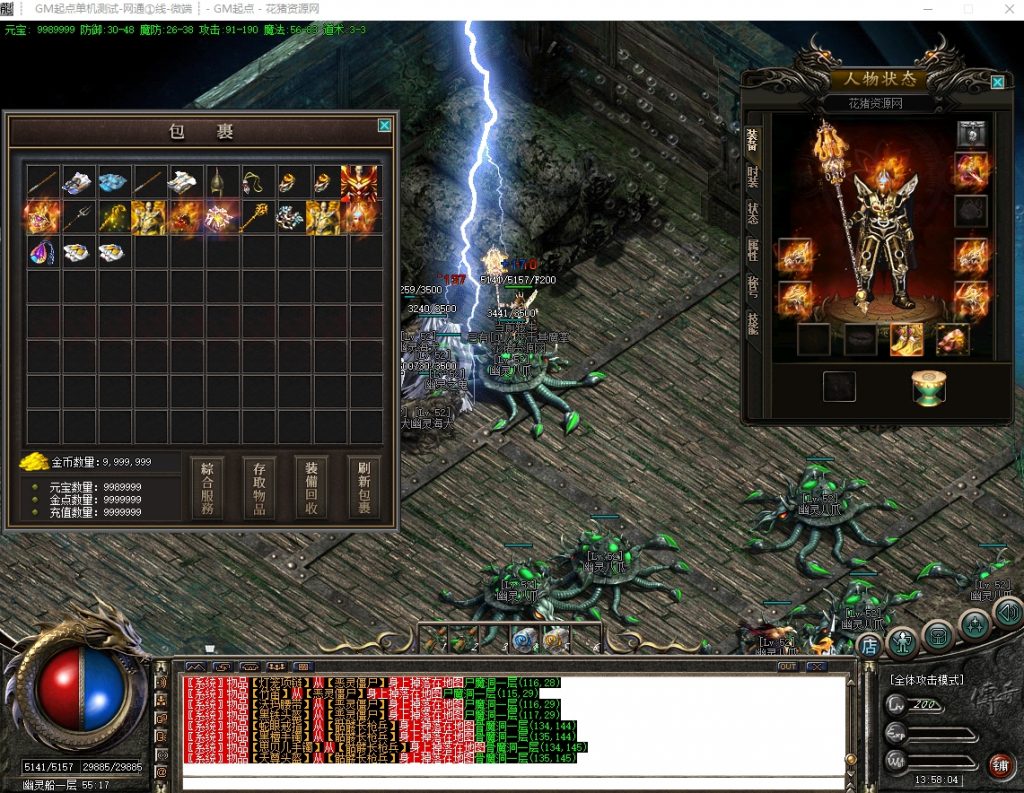This screenshot has width=1024, height=793.
Task: Select the dark helmet item in the bag
Action: click(x=218, y=182)
